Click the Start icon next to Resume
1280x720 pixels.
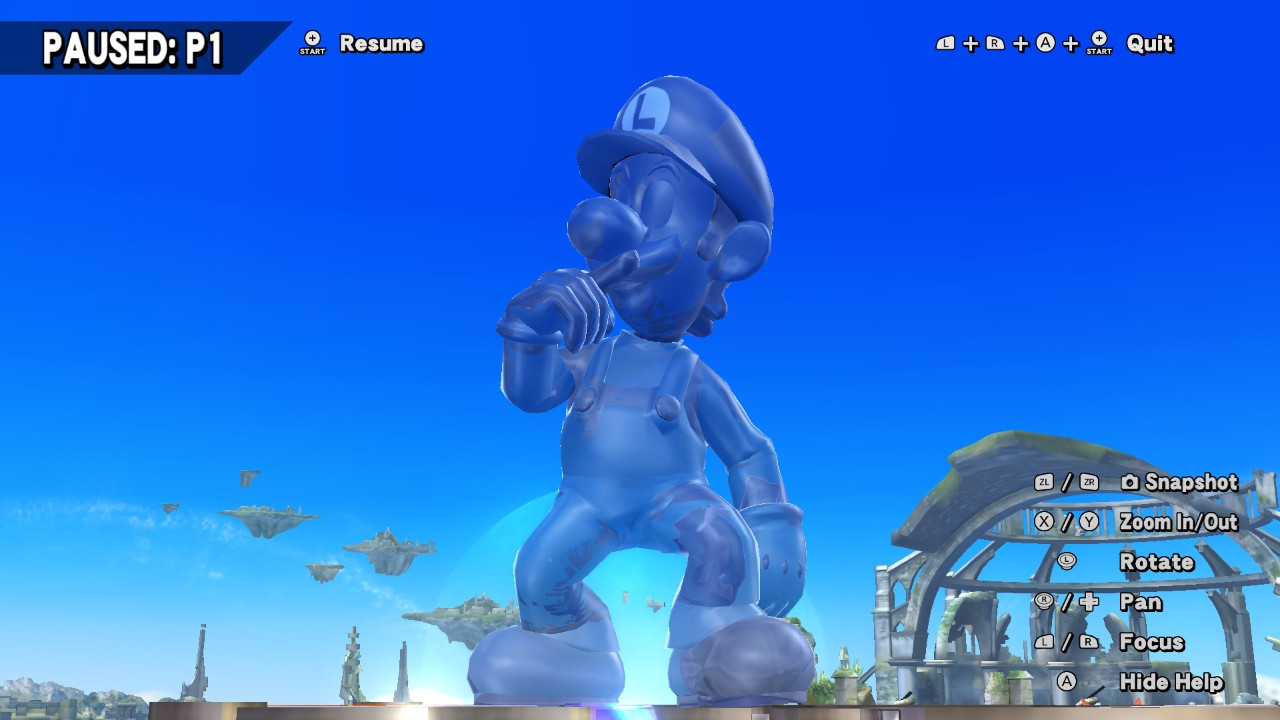click(311, 45)
